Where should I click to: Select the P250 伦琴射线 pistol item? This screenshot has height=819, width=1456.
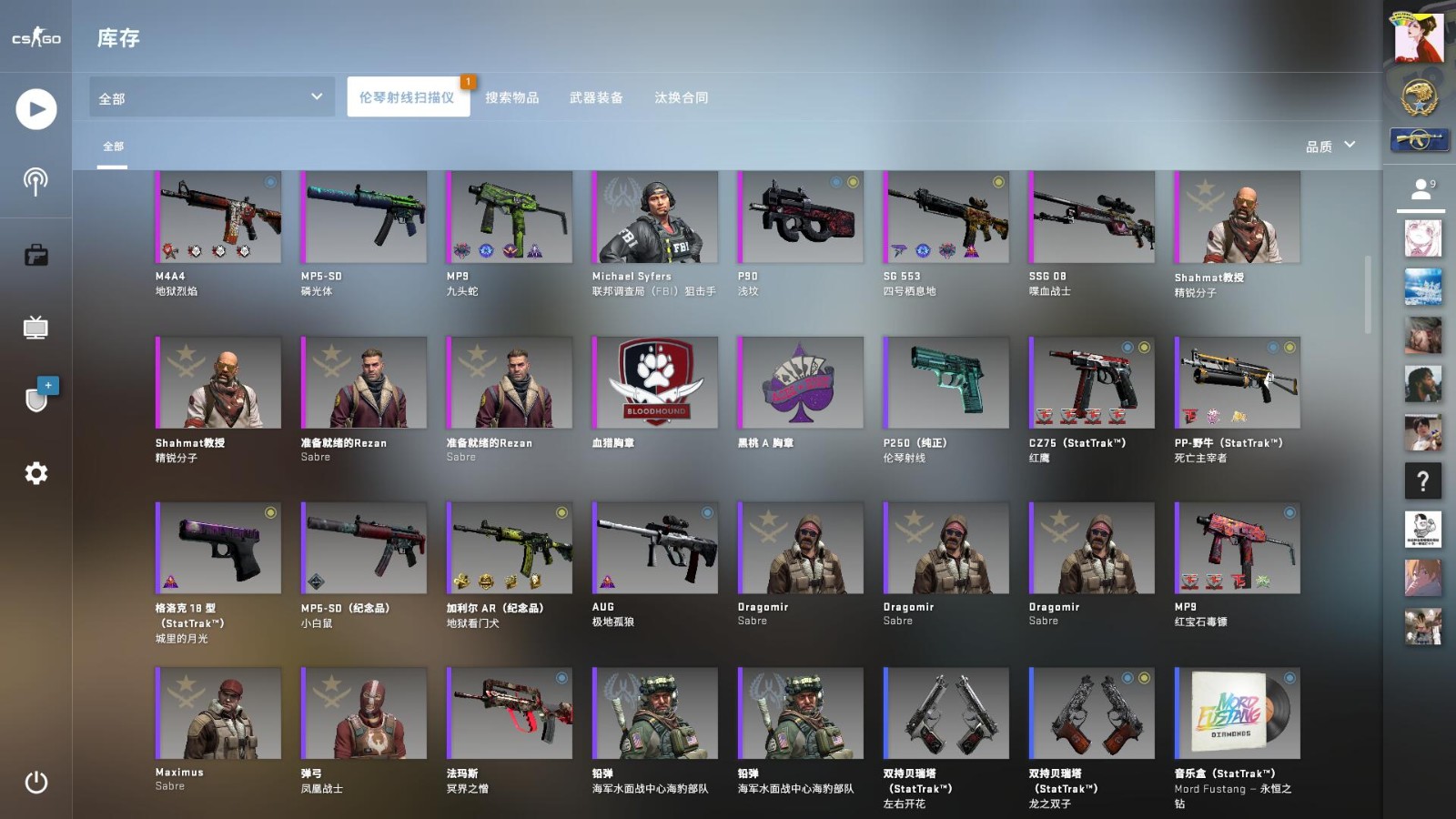tap(945, 382)
